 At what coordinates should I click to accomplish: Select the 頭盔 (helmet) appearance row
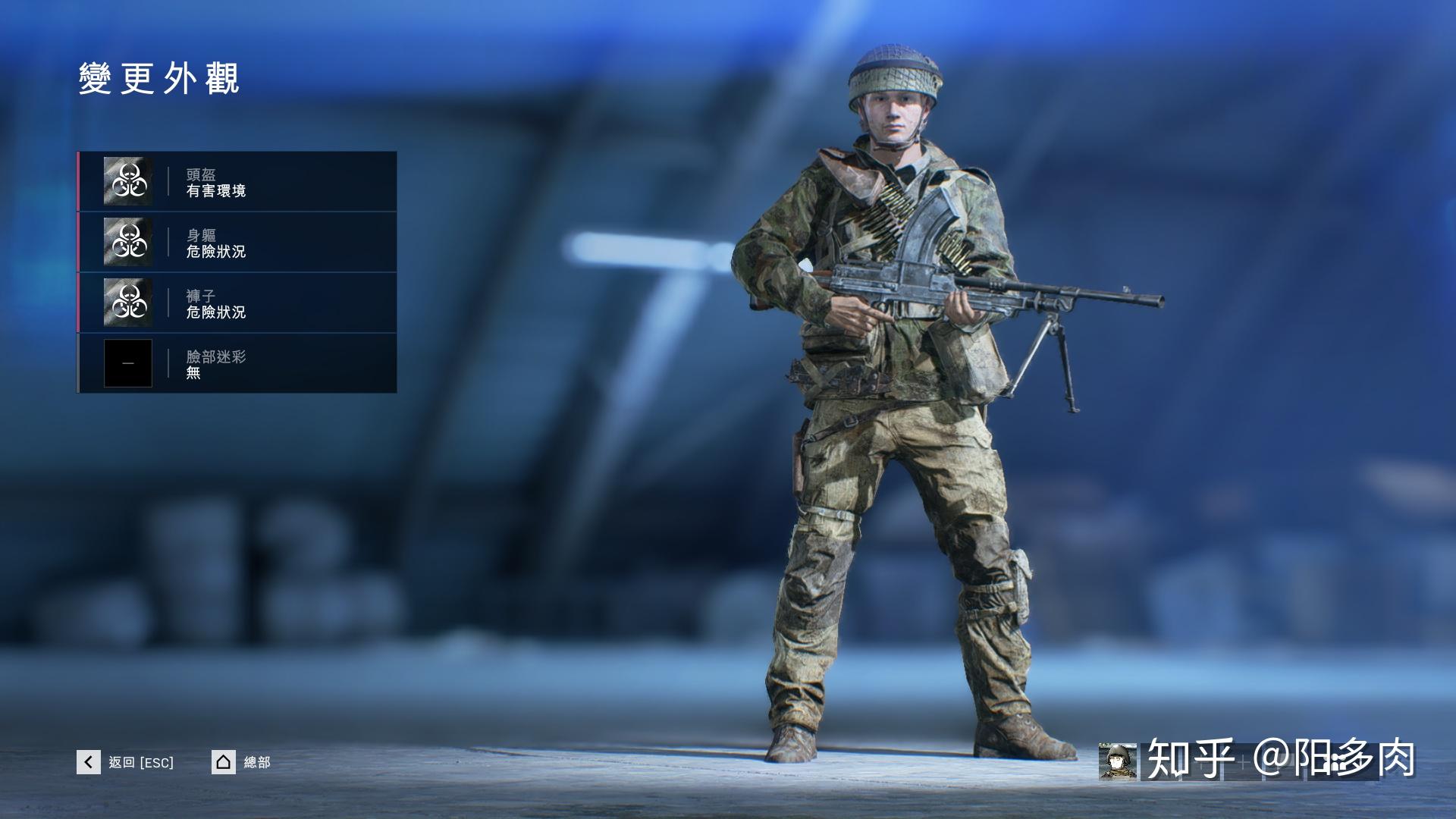click(237, 182)
